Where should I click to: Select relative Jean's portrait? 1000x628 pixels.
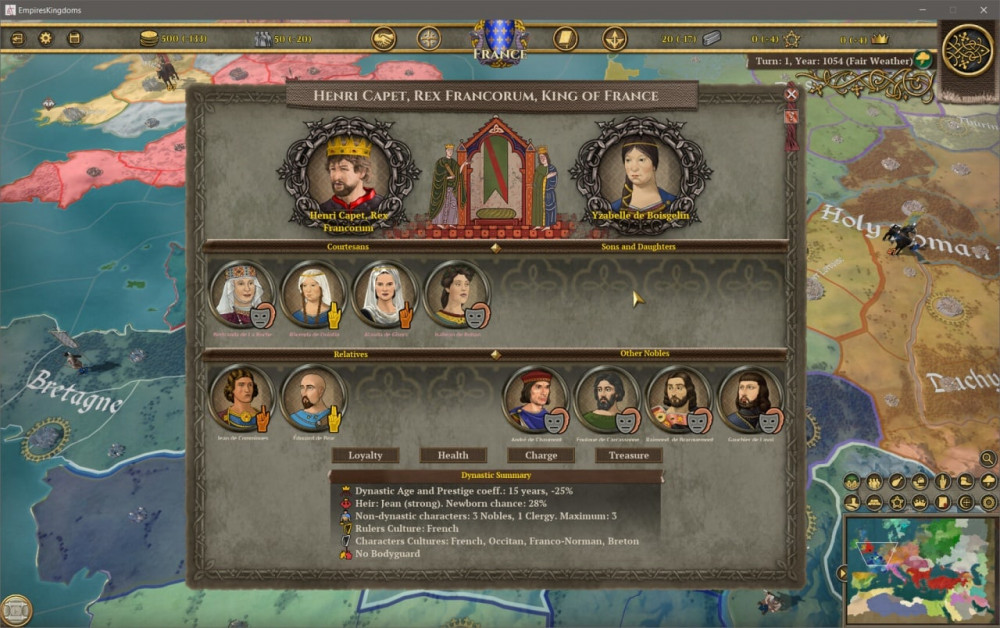pos(240,397)
